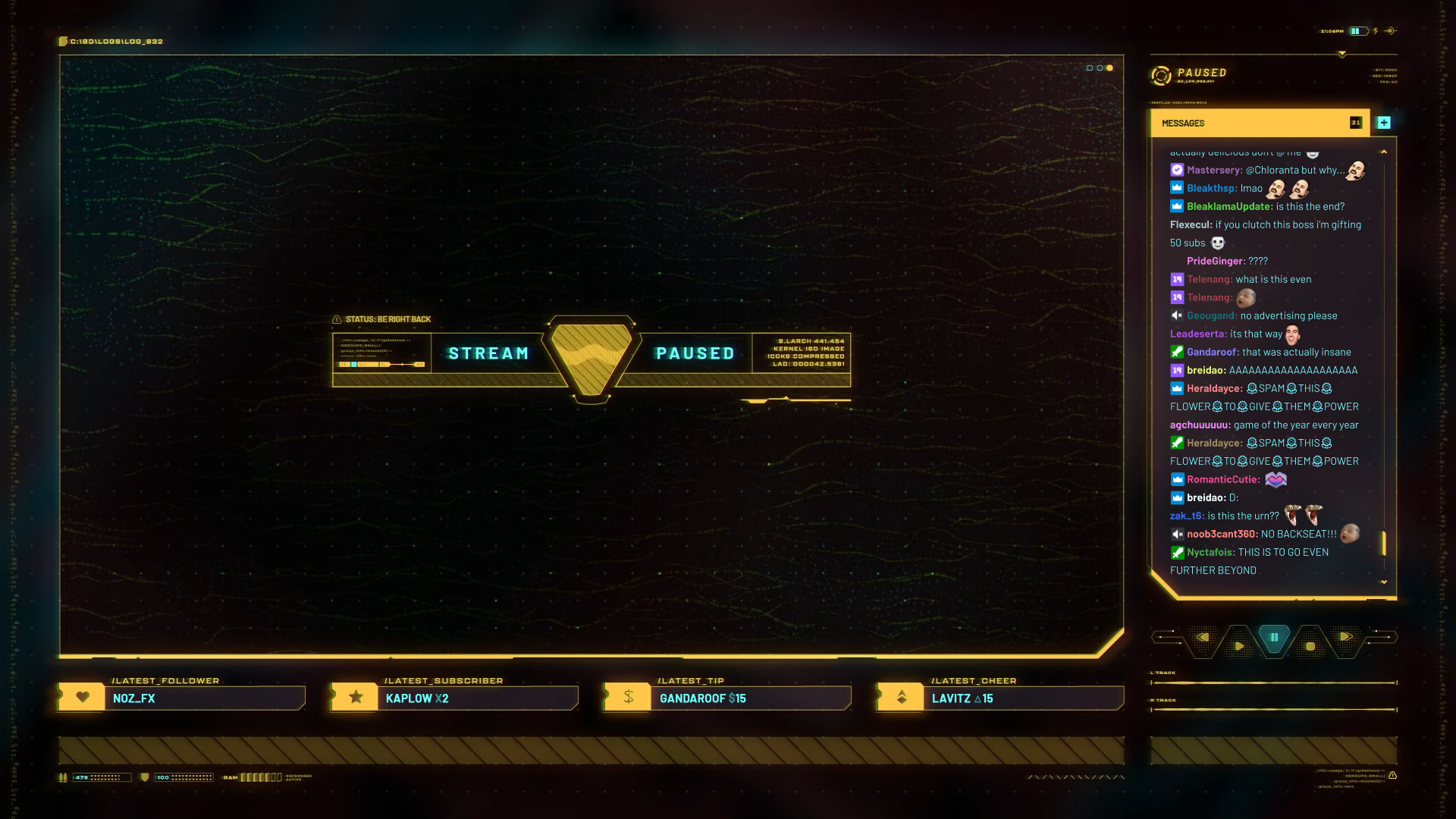Click the RAM usage meter bar

tap(262, 777)
